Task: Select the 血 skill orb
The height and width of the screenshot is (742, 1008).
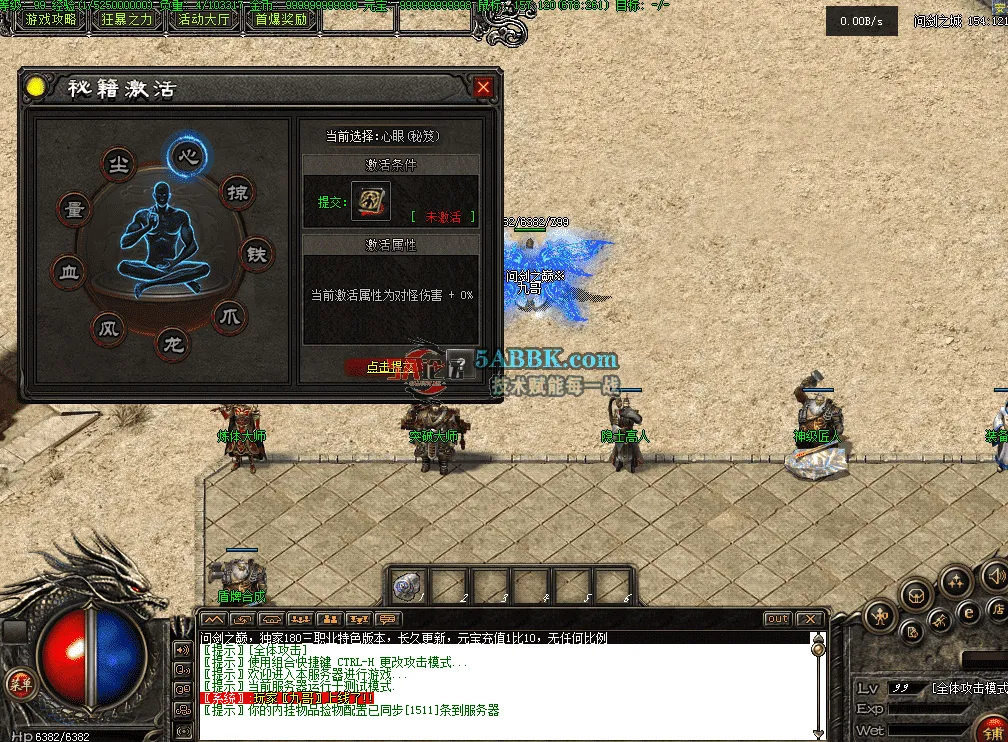Action: click(69, 272)
